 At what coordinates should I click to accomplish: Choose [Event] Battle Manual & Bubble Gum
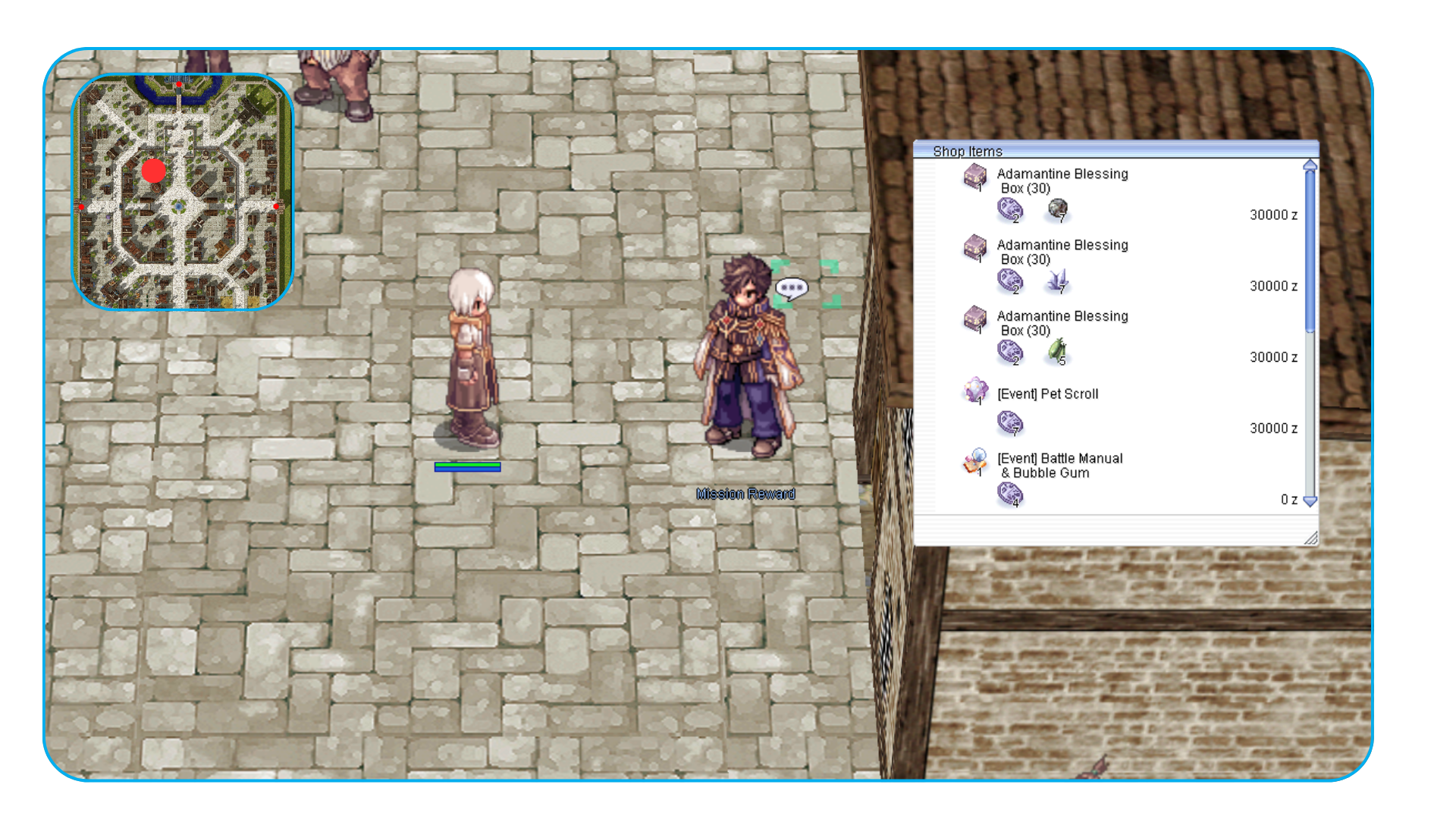(x=1059, y=466)
